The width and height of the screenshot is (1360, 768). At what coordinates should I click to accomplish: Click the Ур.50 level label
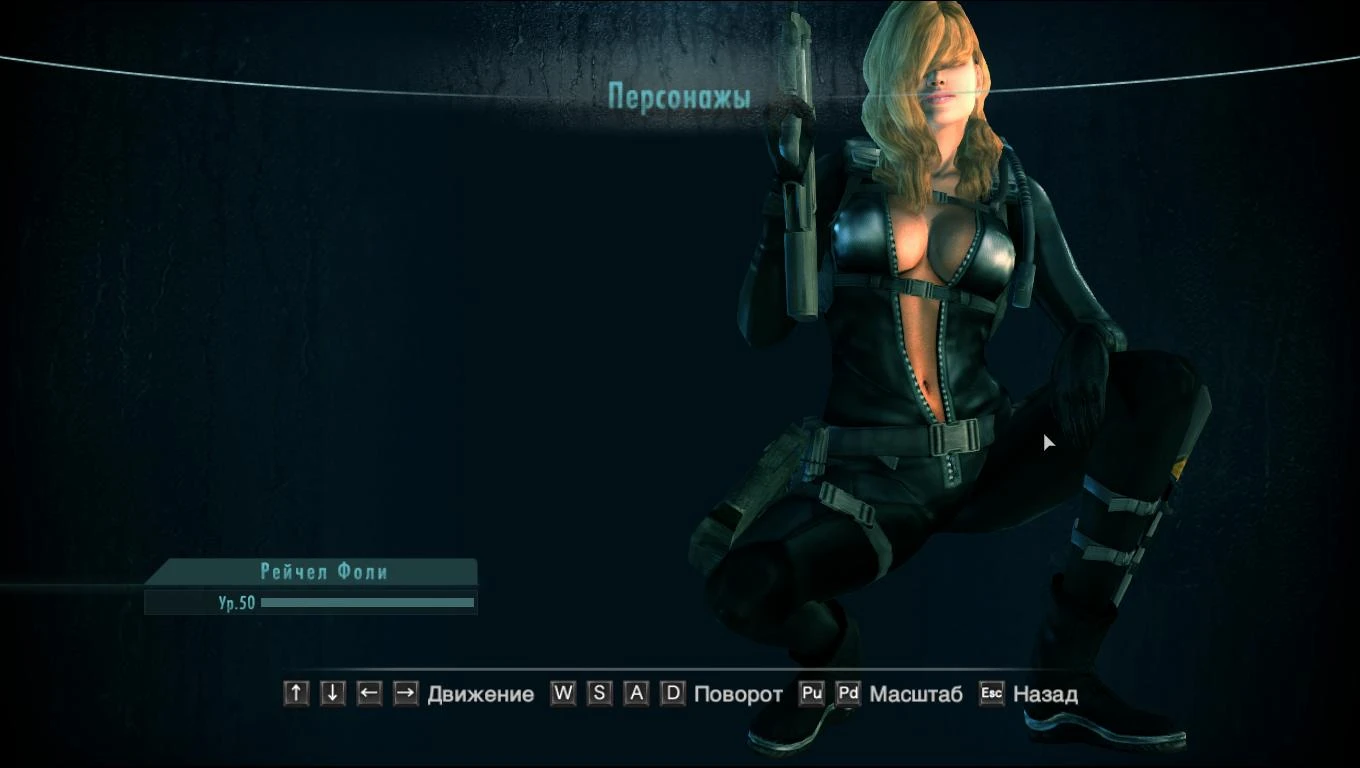[x=237, y=602]
